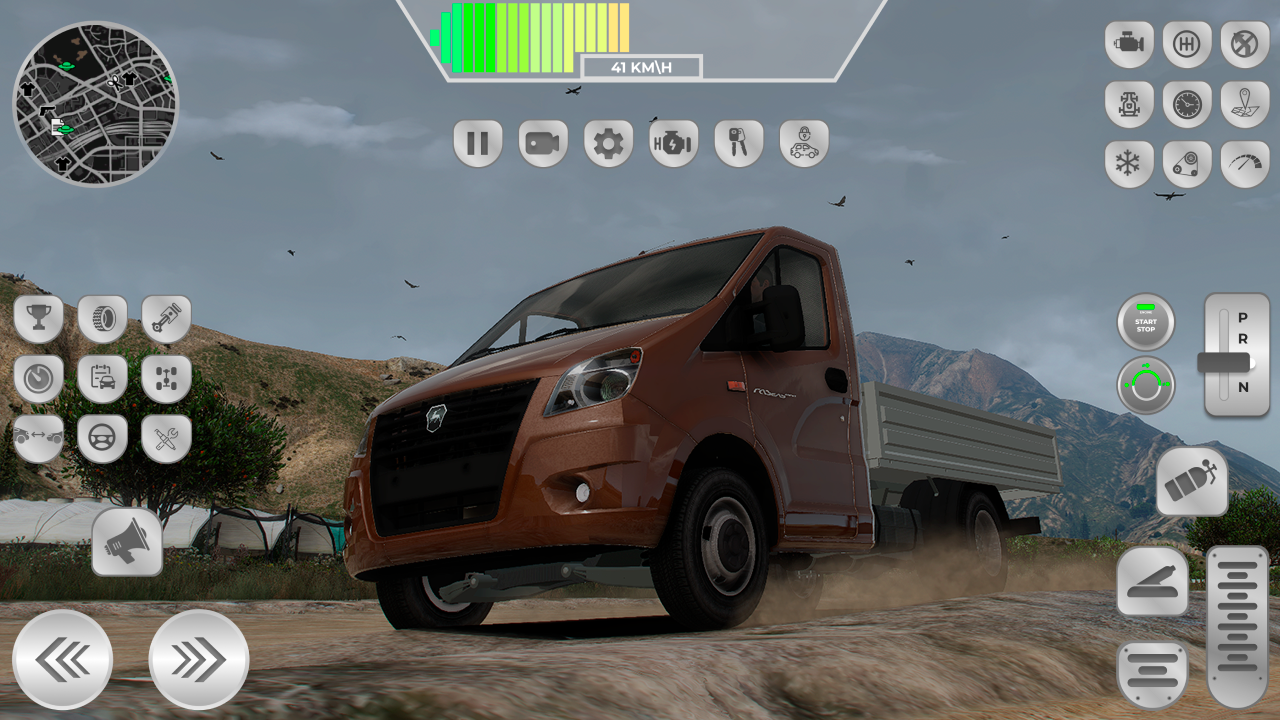Image resolution: width=1280 pixels, height=720 pixels.
Task: Select the tire icon button
Action: tap(102, 319)
